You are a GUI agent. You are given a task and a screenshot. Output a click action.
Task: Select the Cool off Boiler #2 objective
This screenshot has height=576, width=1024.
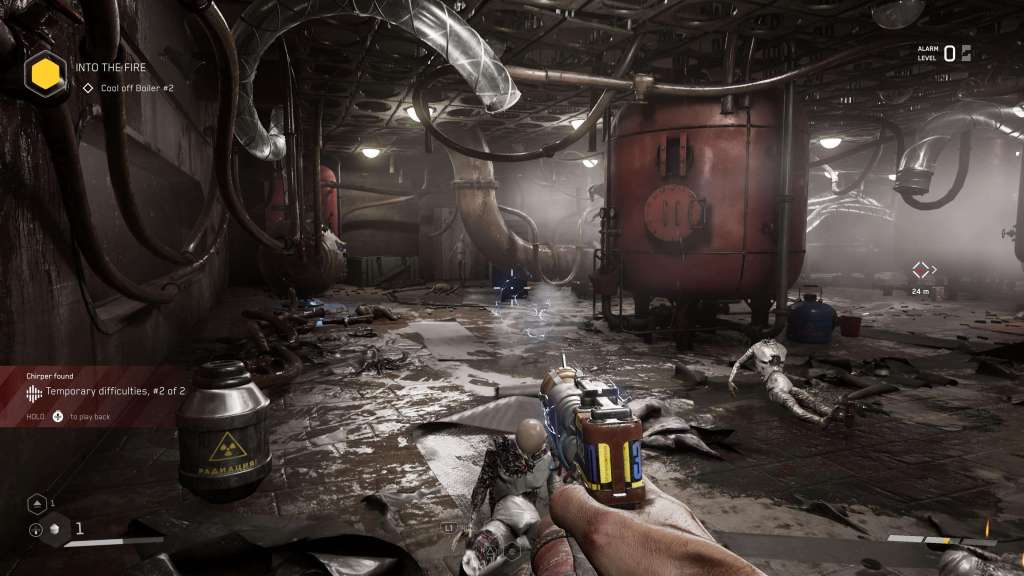tap(137, 88)
